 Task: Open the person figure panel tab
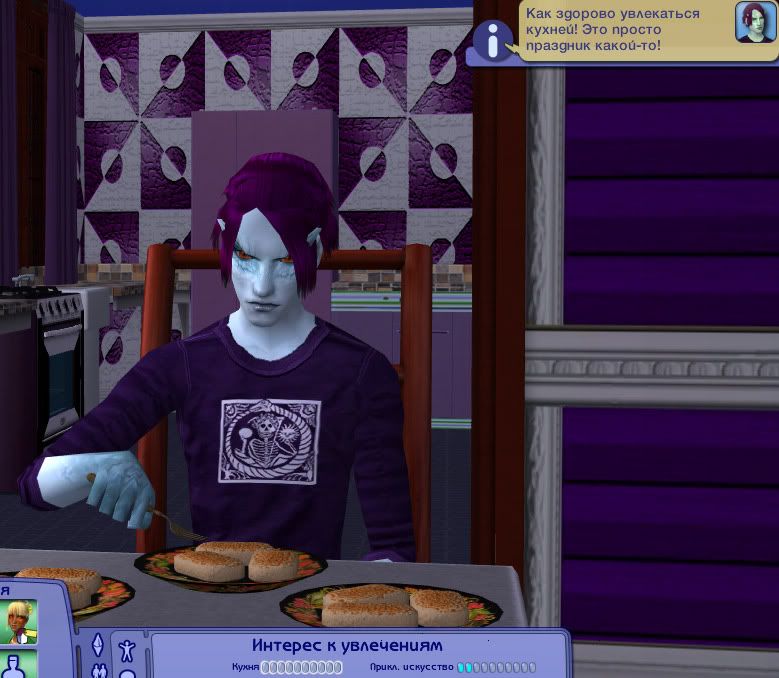click(x=127, y=651)
